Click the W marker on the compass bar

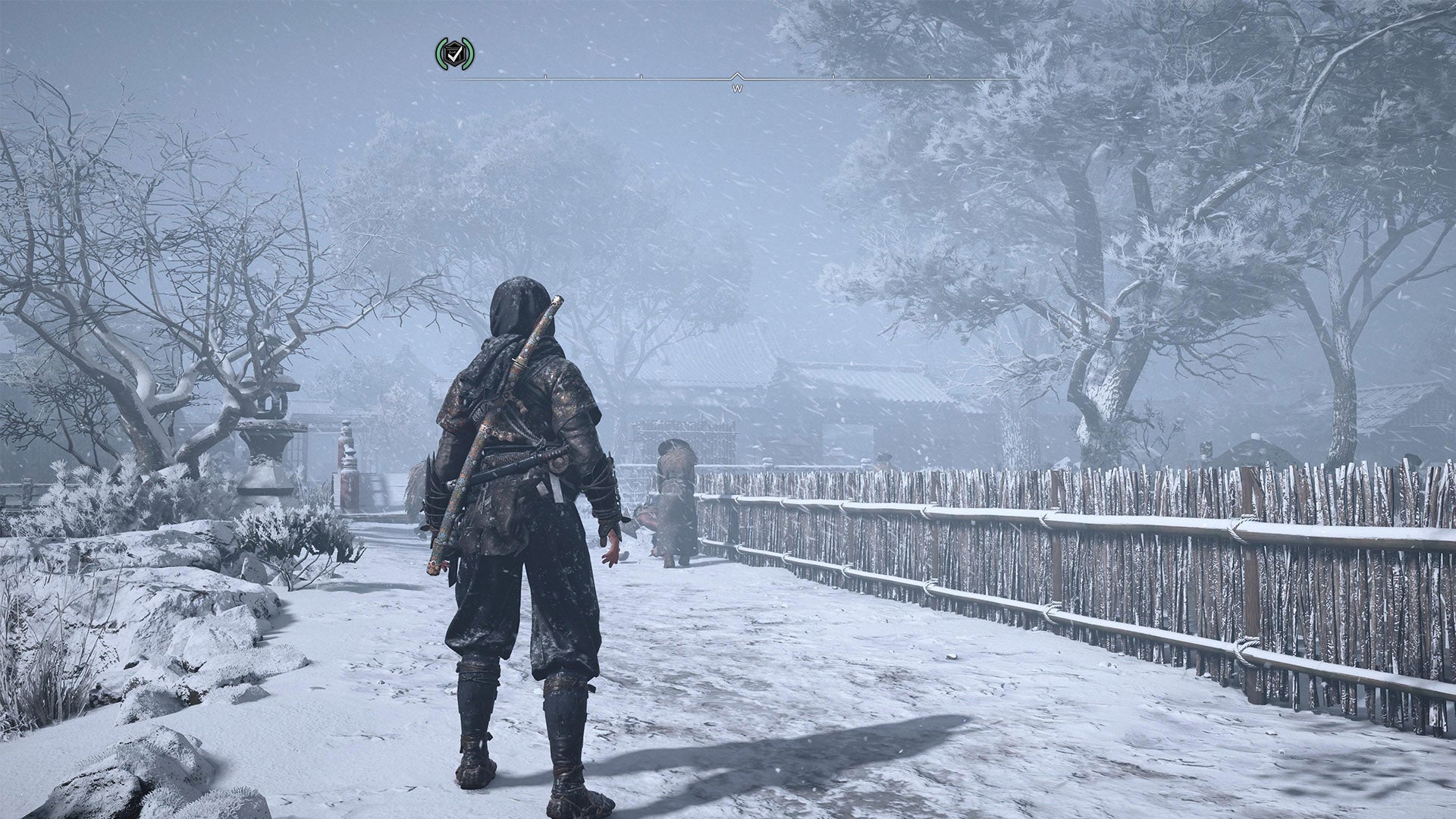[x=738, y=89]
